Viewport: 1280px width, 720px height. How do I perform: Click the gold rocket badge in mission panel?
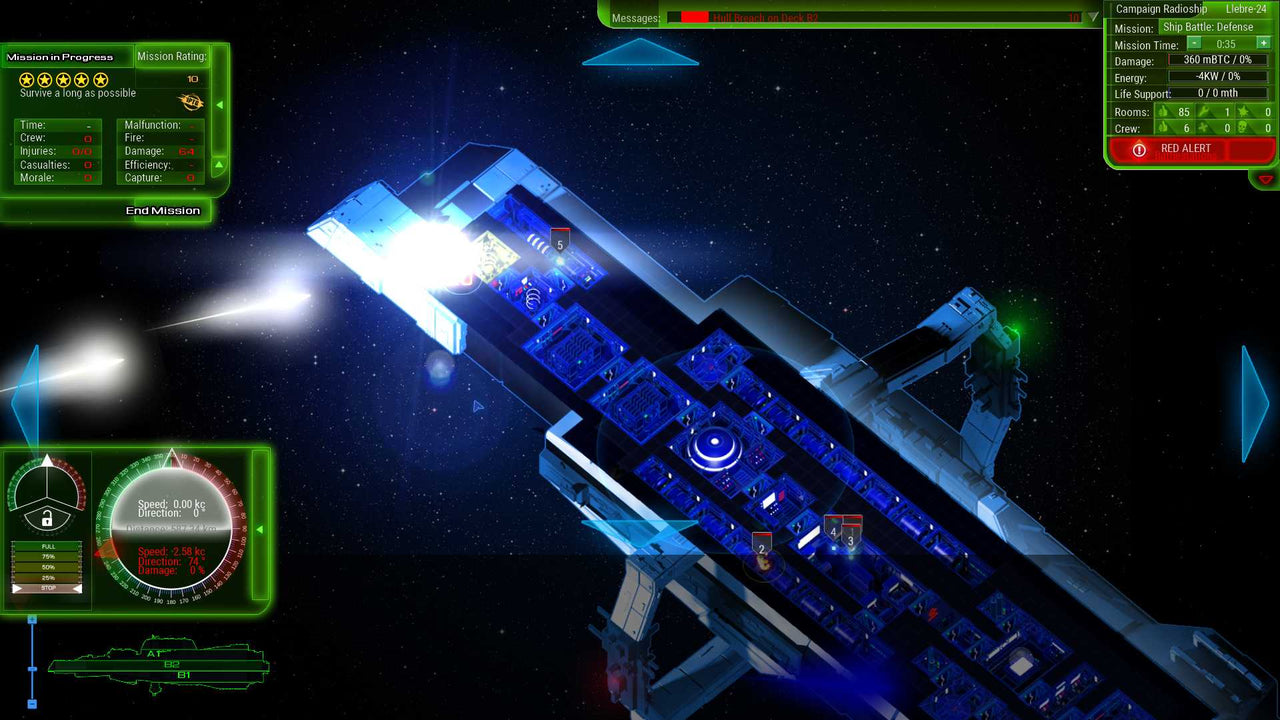(x=191, y=102)
